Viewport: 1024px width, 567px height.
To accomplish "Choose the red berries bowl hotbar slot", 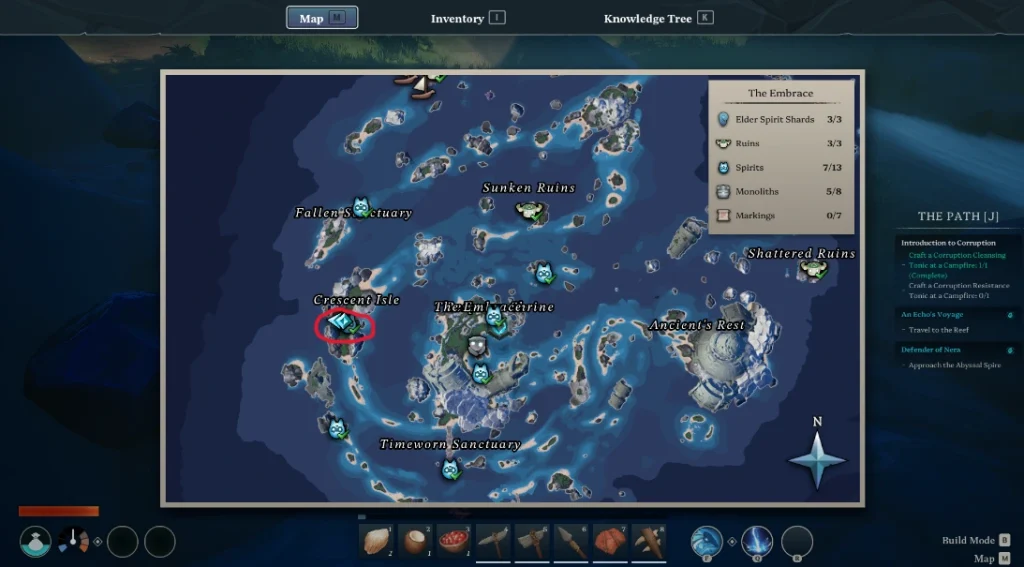I will 454,540.
